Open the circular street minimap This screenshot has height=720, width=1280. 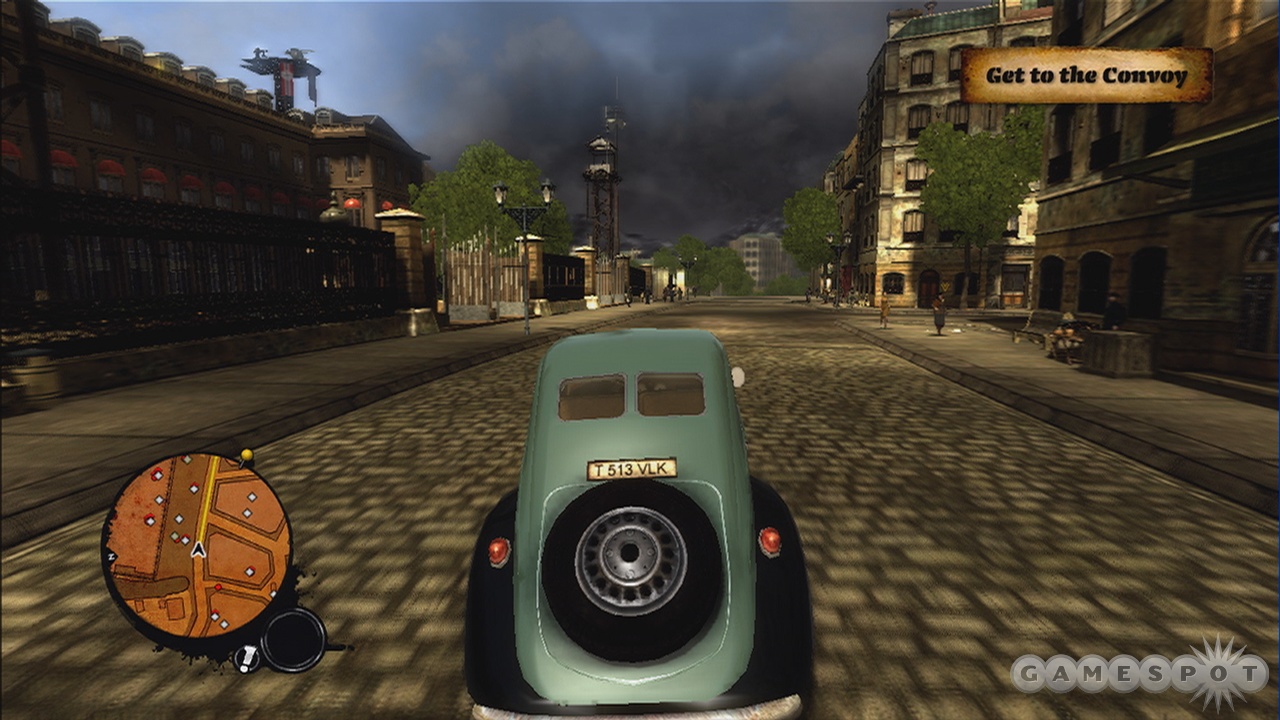pyautogui.click(x=197, y=546)
